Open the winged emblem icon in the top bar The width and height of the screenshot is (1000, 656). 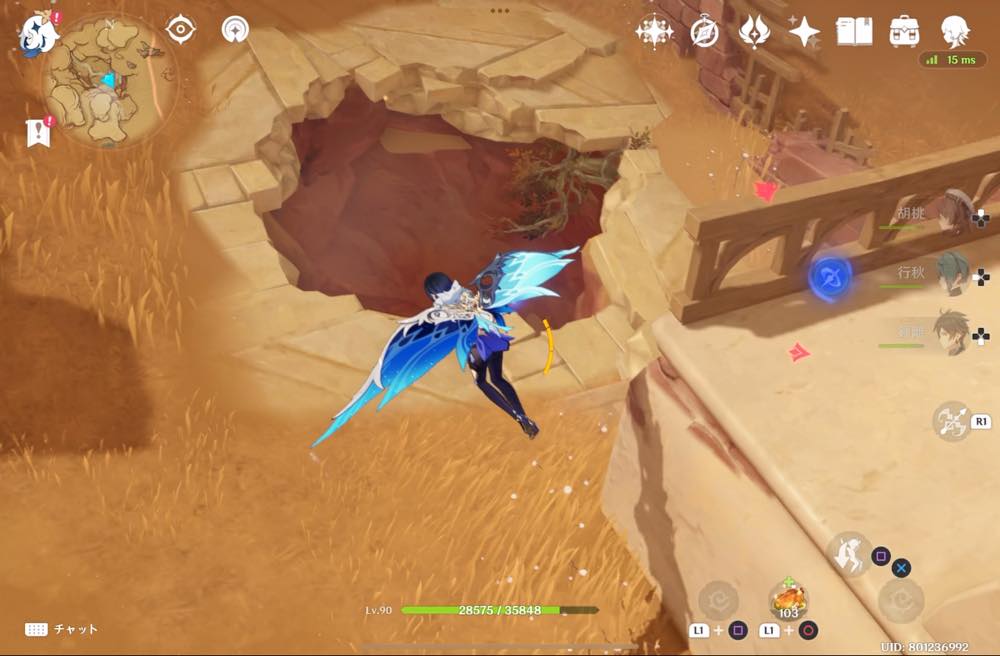(x=754, y=32)
